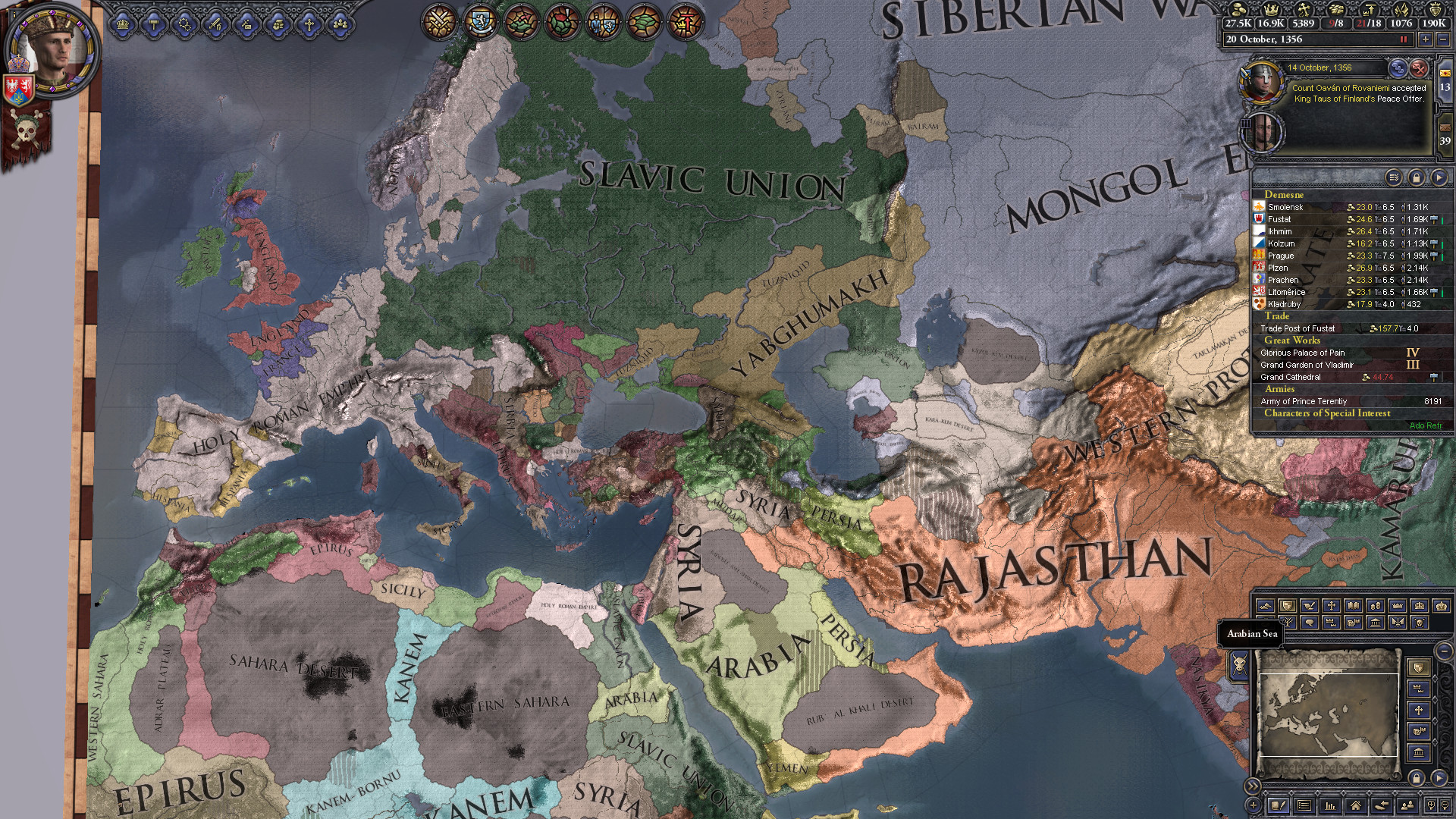Open the Laws tab with crown icon

tap(123, 24)
